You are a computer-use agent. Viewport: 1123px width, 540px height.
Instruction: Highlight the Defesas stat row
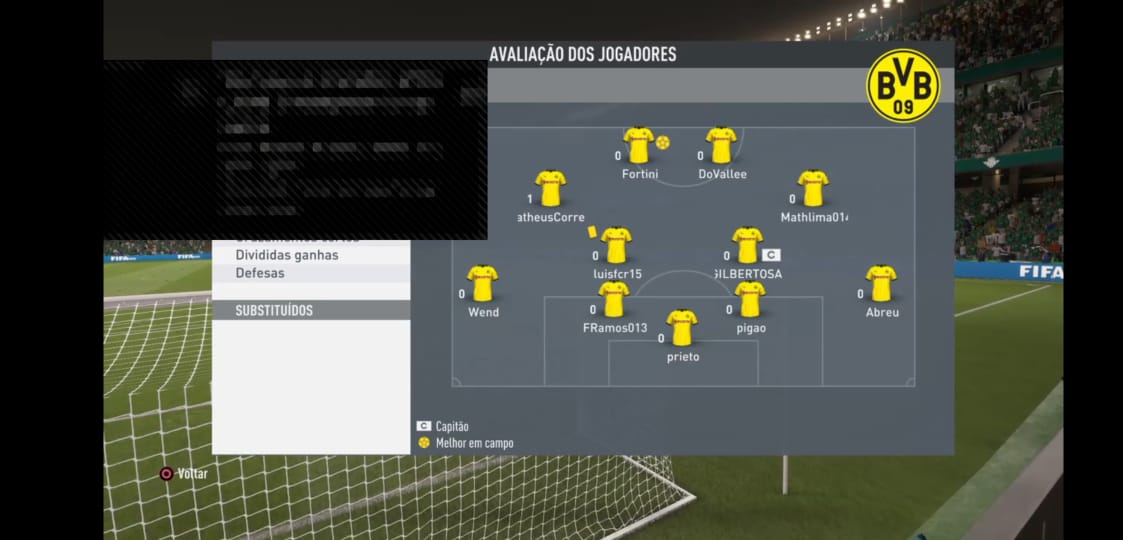(311, 273)
